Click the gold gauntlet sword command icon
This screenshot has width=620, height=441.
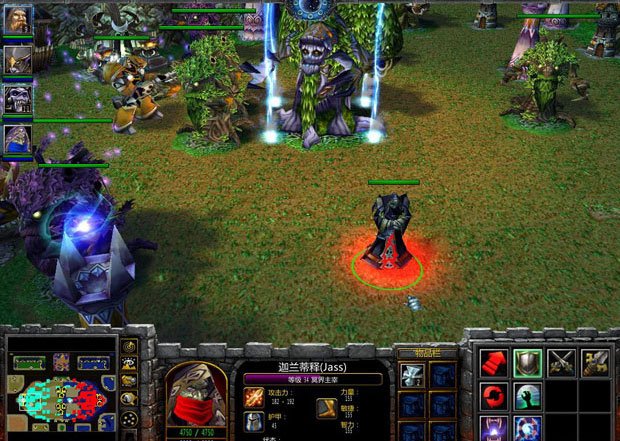pyautogui.click(x=598, y=363)
